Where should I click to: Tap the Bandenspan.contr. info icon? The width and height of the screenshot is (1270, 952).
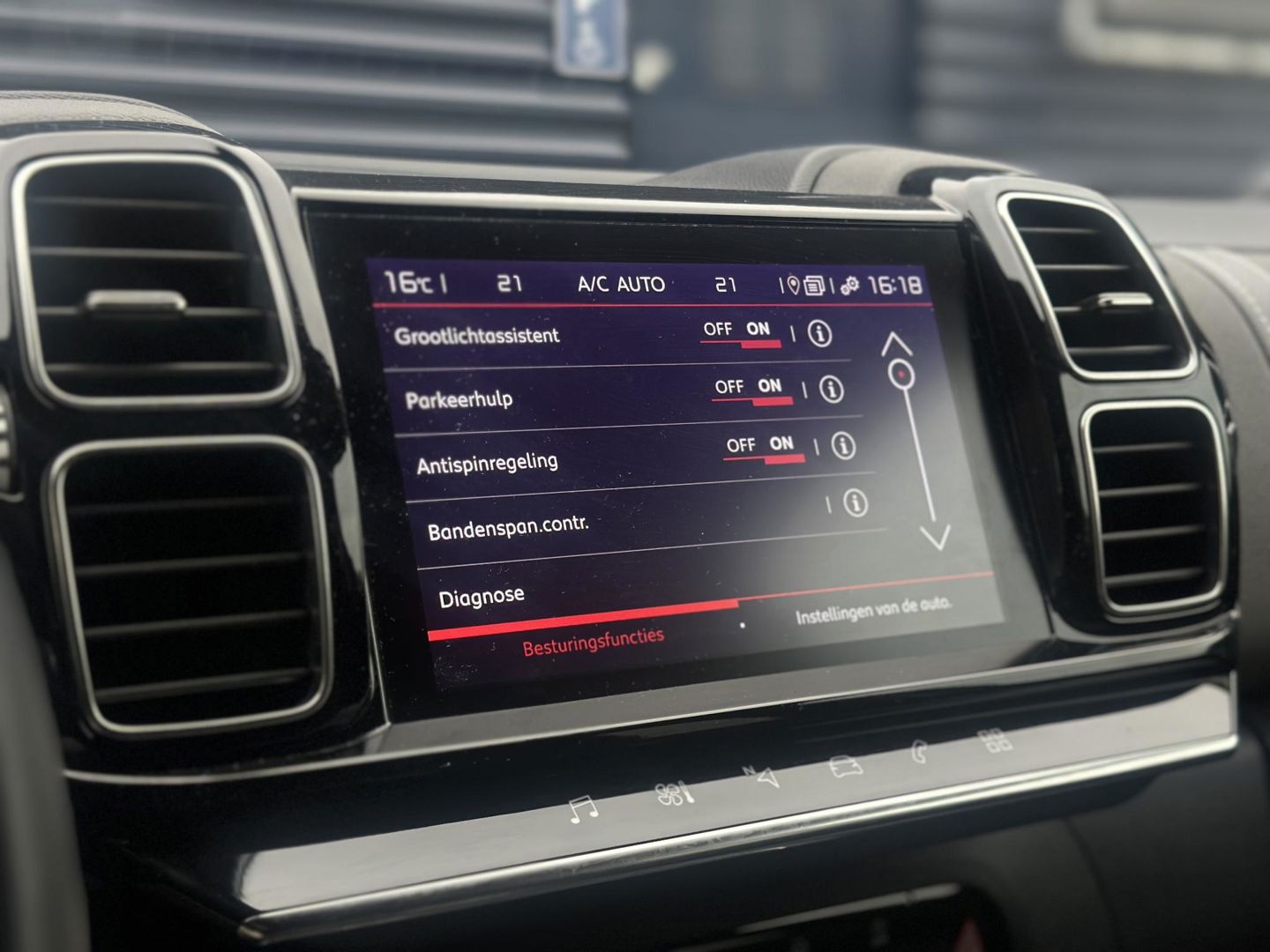point(855,503)
